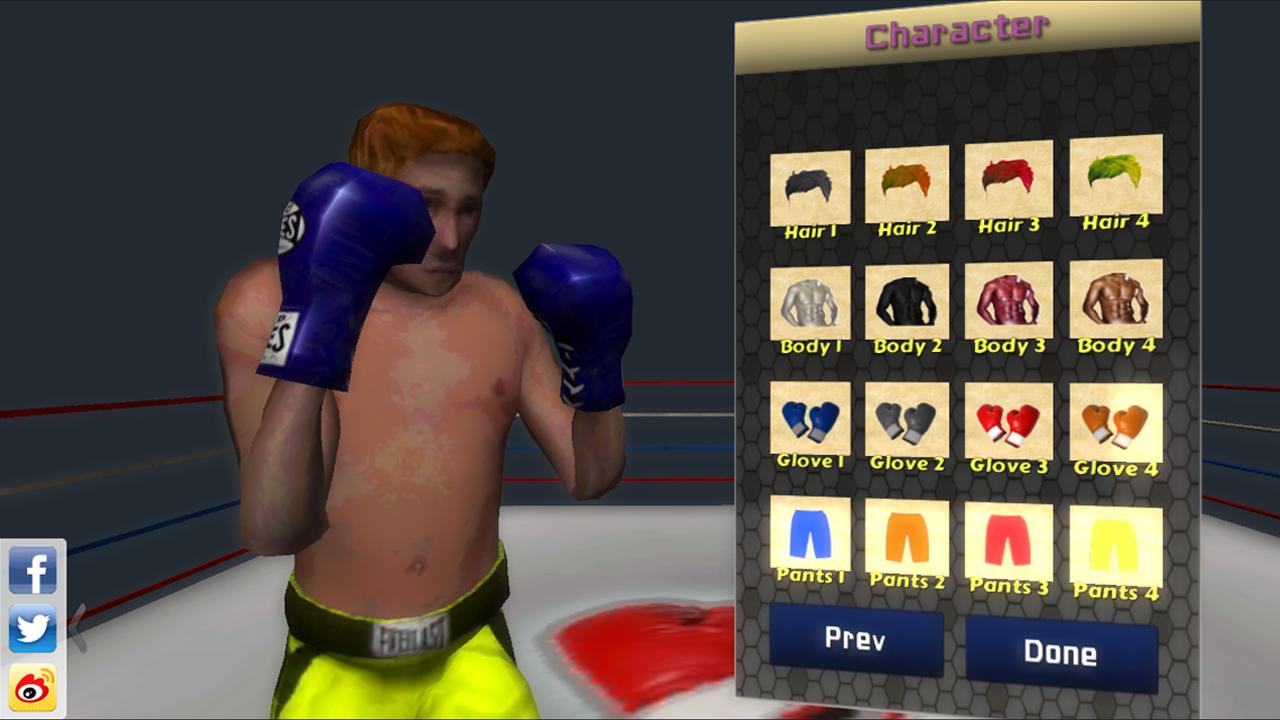Confirm character with Done button

(1060, 652)
